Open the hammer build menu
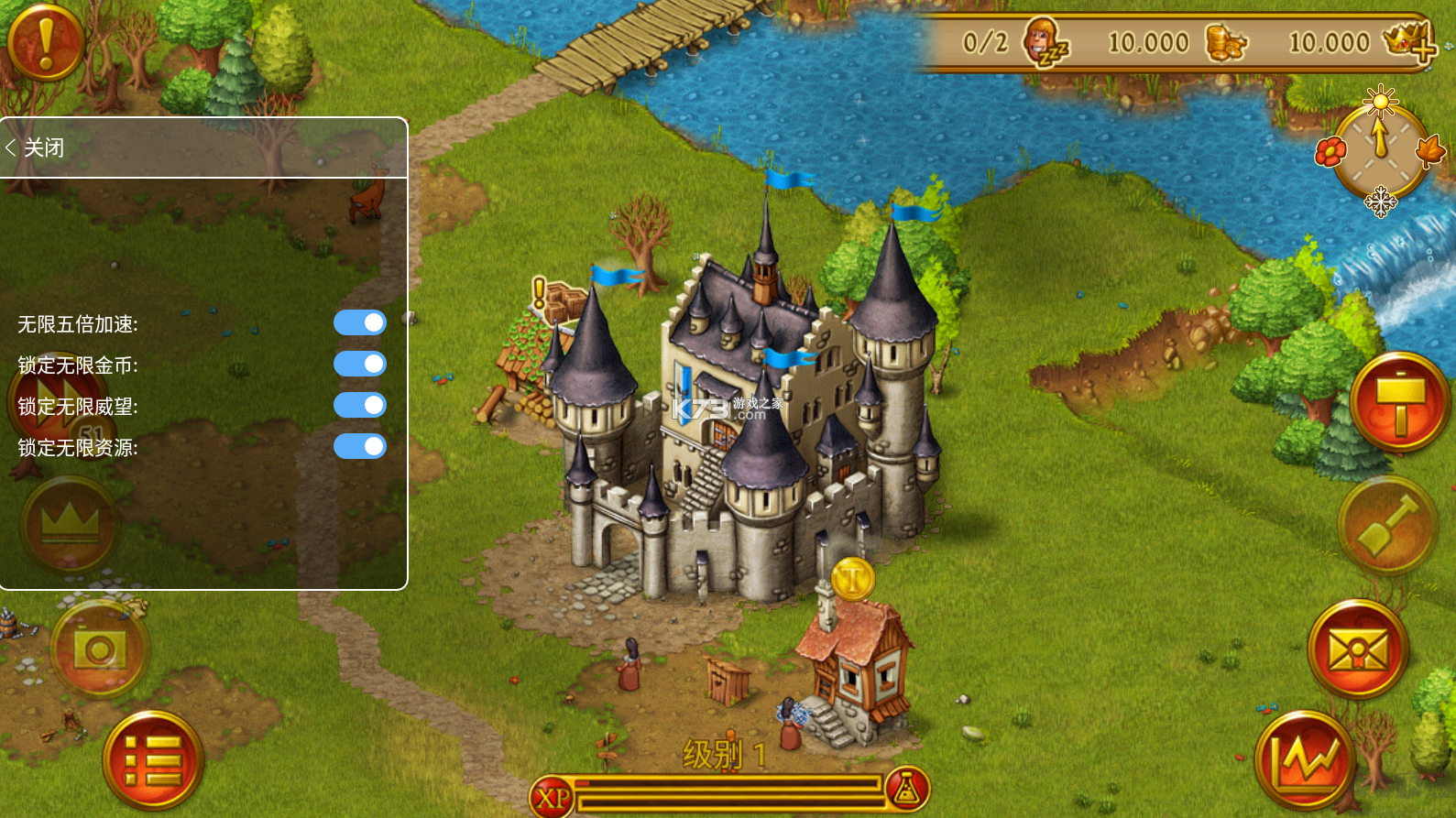The height and width of the screenshot is (818, 1456). 1398,402
